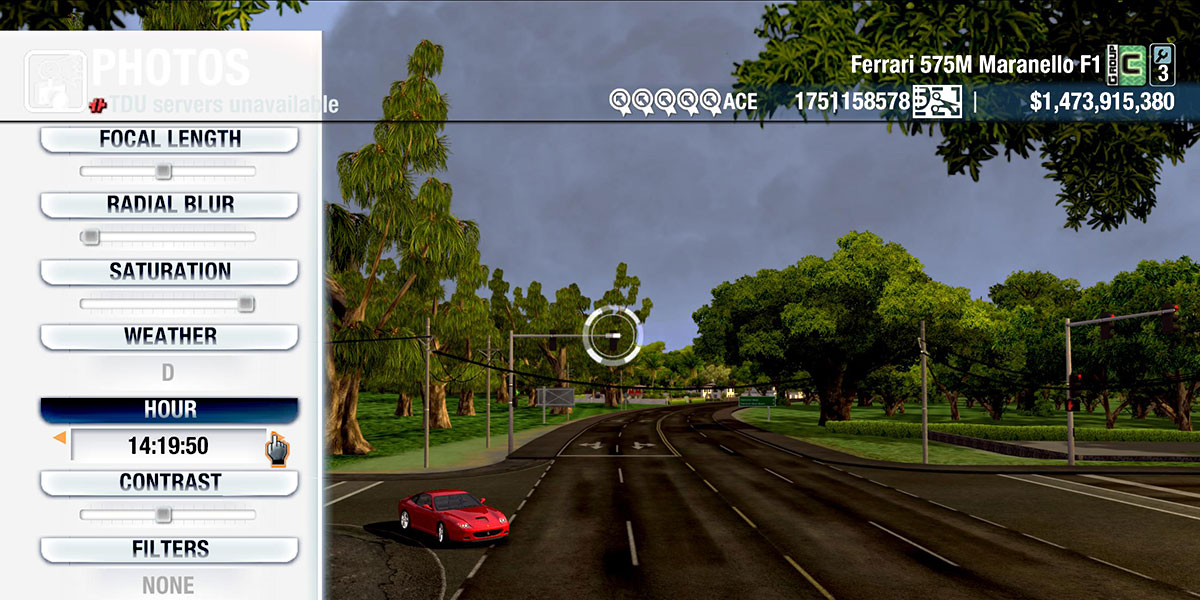Screen dimensions: 1200x600
Task: Adjust the Radial Blur slider
Action: [168, 237]
